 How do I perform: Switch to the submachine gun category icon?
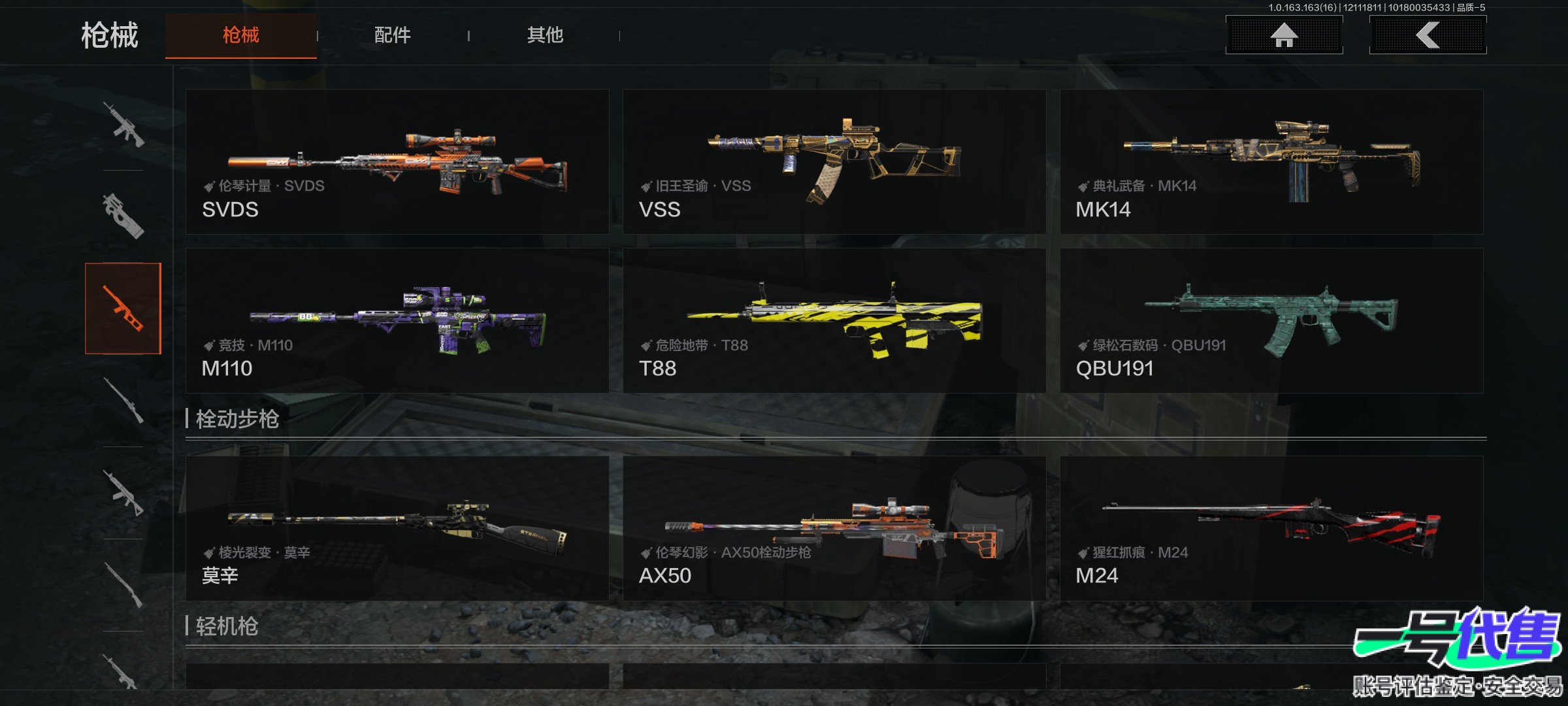click(x=123, y=216)
